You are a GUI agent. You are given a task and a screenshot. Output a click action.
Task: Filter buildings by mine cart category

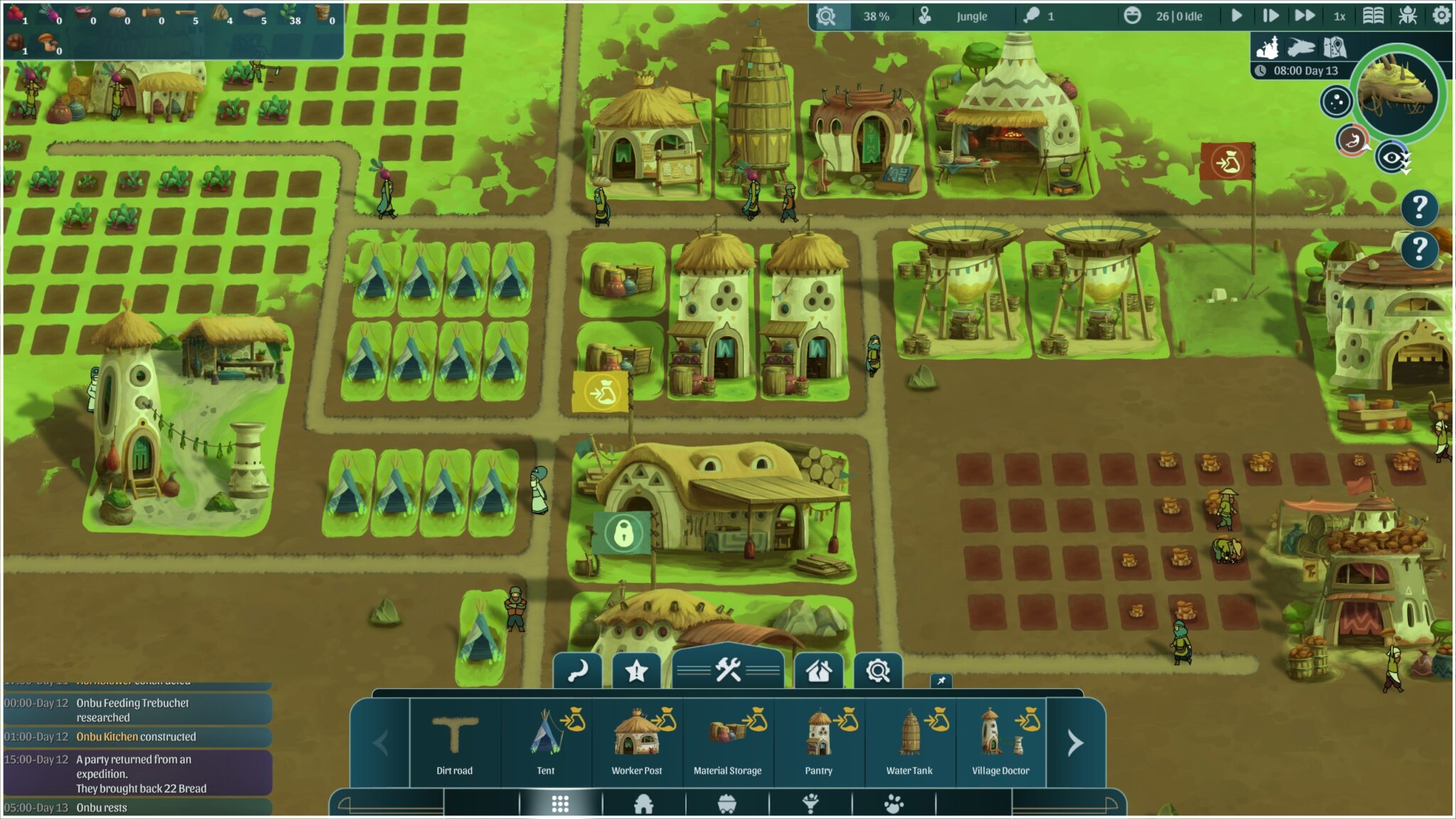[727, 804]
